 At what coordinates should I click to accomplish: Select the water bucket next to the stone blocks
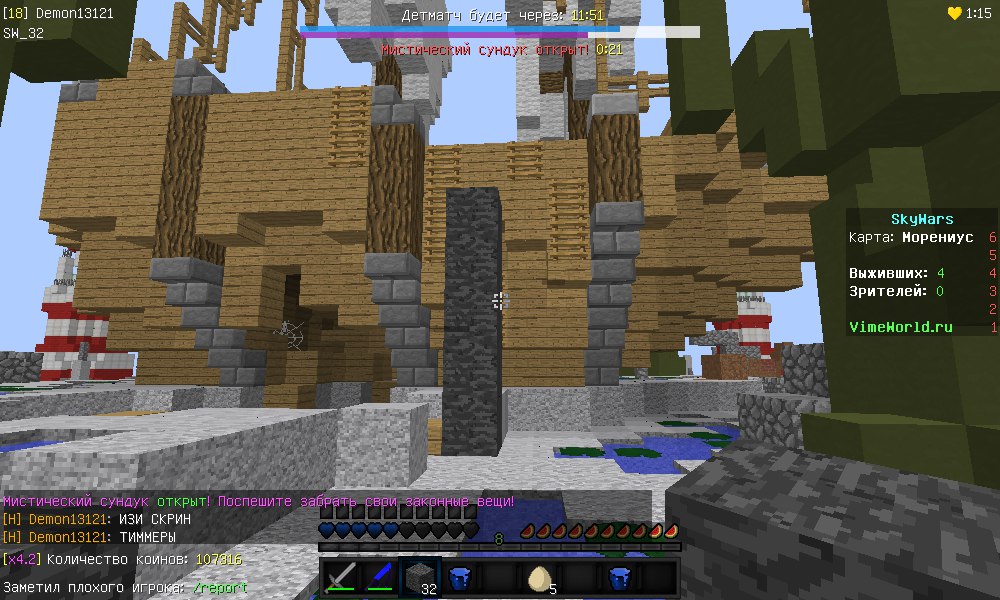[459, 578]
